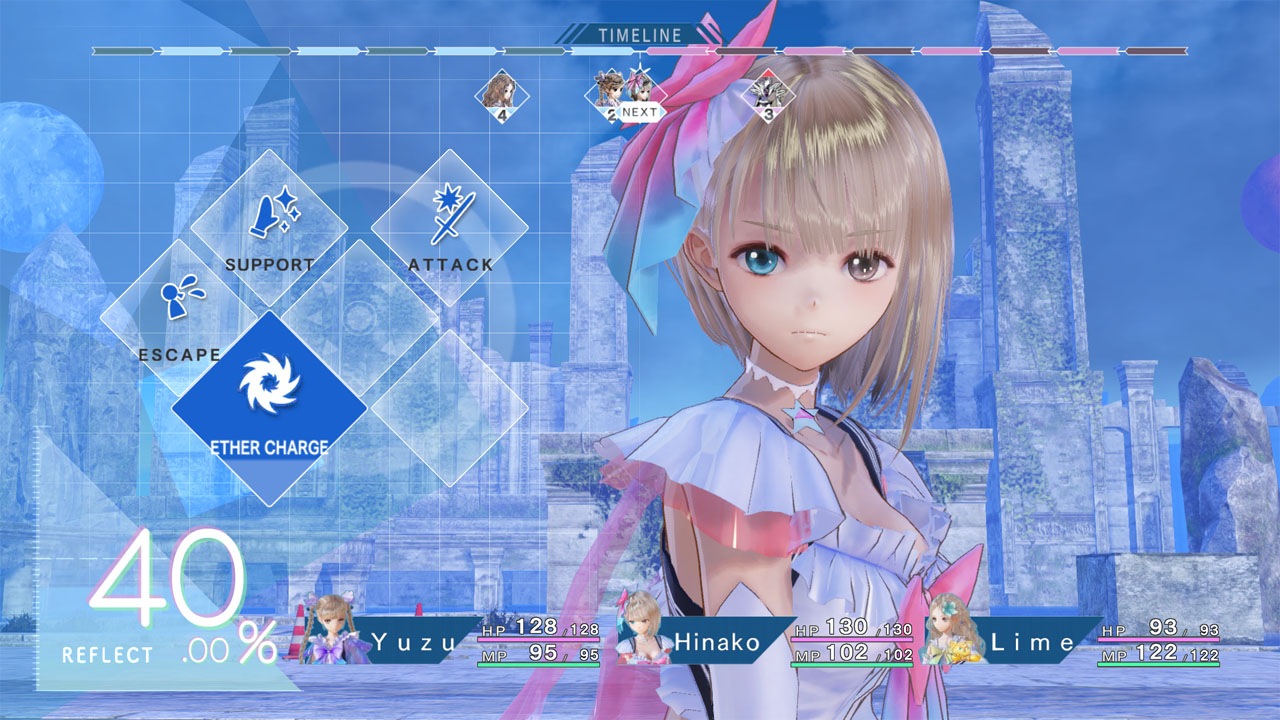Open the ally portrait marked 4 on timeline

tap(504, 95)
